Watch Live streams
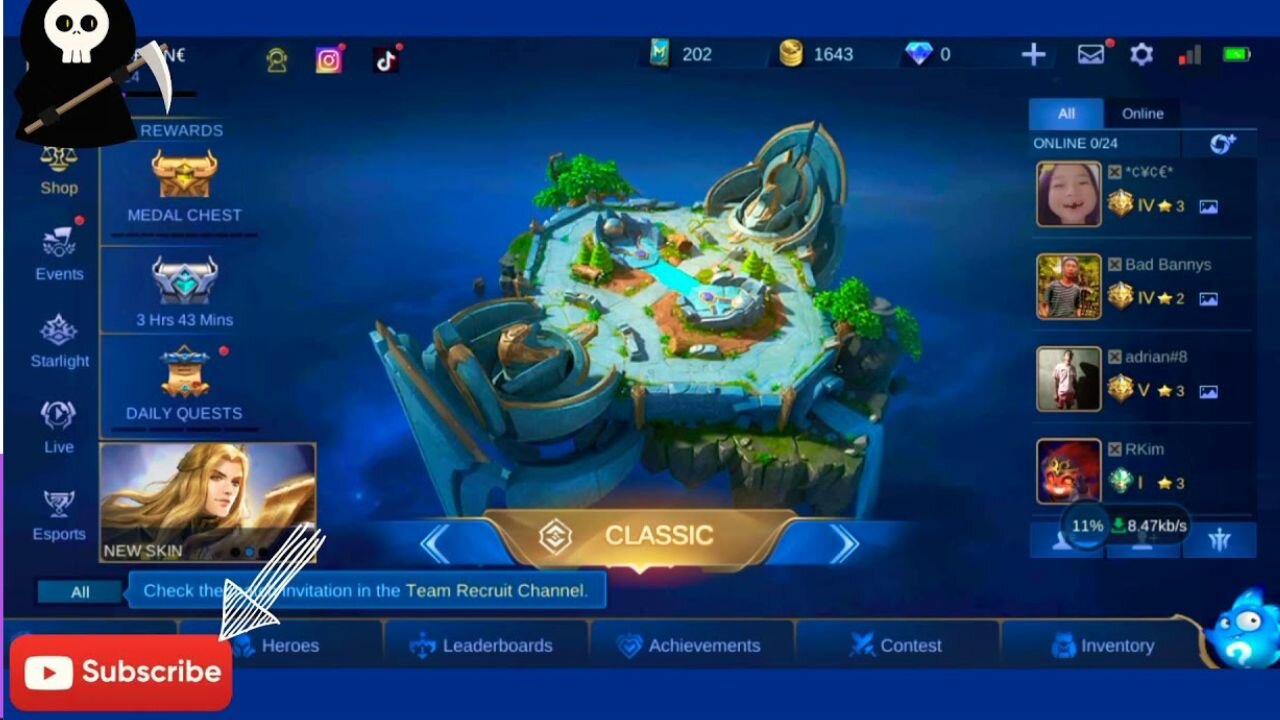1280x720 pixels. click(59, 427)
